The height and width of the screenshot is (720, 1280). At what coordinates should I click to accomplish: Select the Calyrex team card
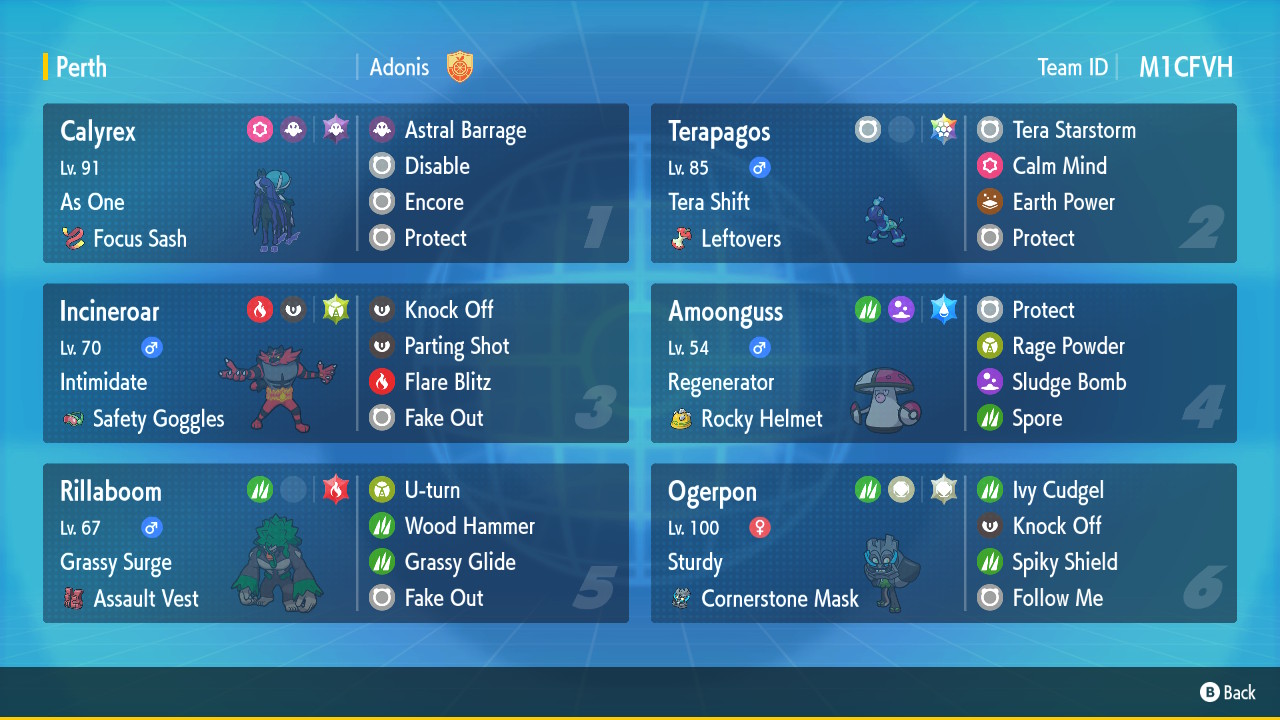pos(335,183)
